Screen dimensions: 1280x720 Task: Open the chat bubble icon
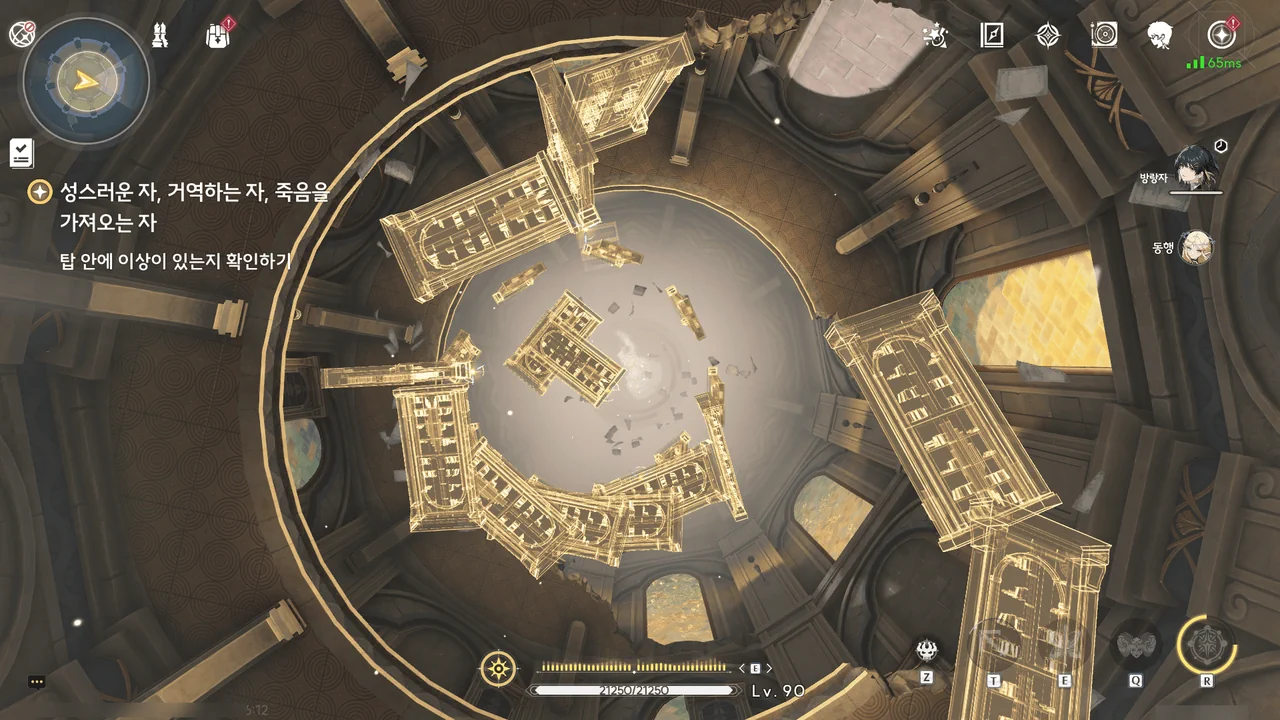[37, 682]
